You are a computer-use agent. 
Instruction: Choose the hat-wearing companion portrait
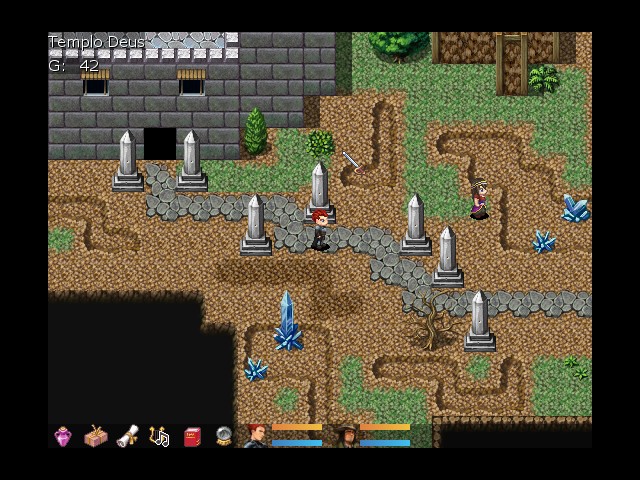[347, 435]
